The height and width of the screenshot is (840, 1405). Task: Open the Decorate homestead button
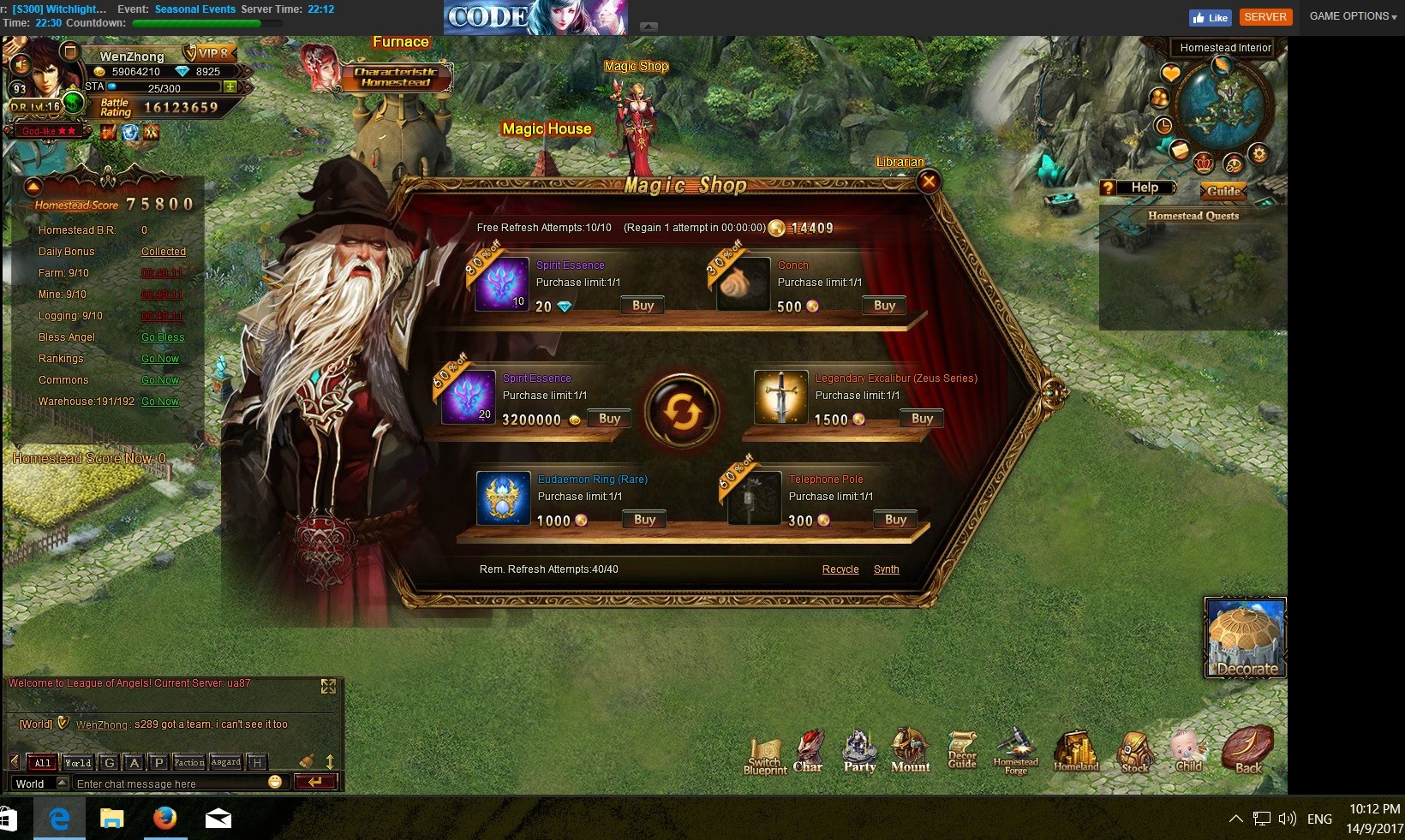(x=1246, y=639)
